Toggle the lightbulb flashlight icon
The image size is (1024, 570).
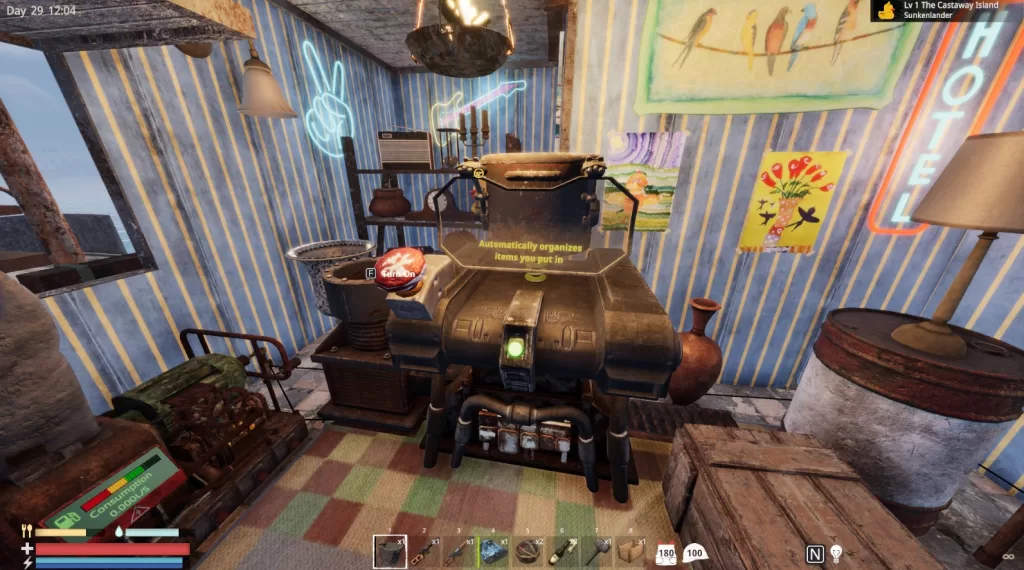point(836,553)
